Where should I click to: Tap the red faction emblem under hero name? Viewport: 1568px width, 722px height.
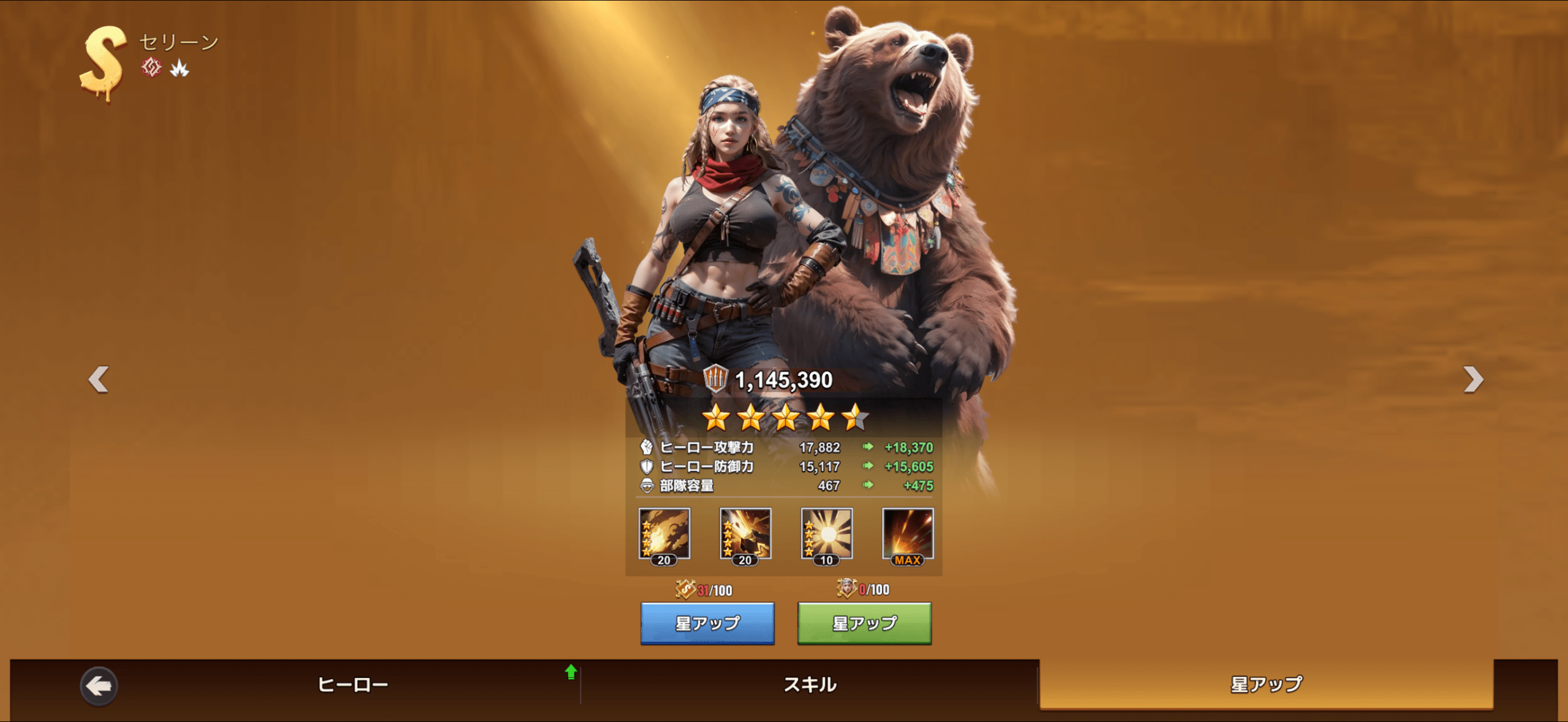[x=151, y=67]
